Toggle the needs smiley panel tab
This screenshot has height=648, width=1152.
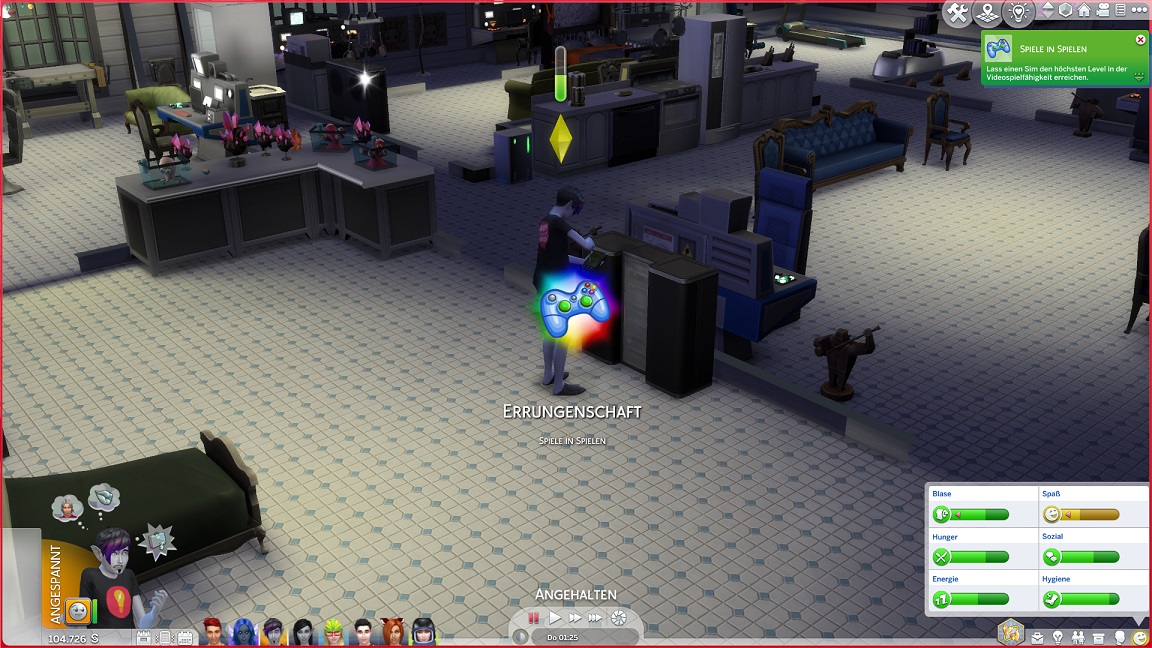(1140, 637)
